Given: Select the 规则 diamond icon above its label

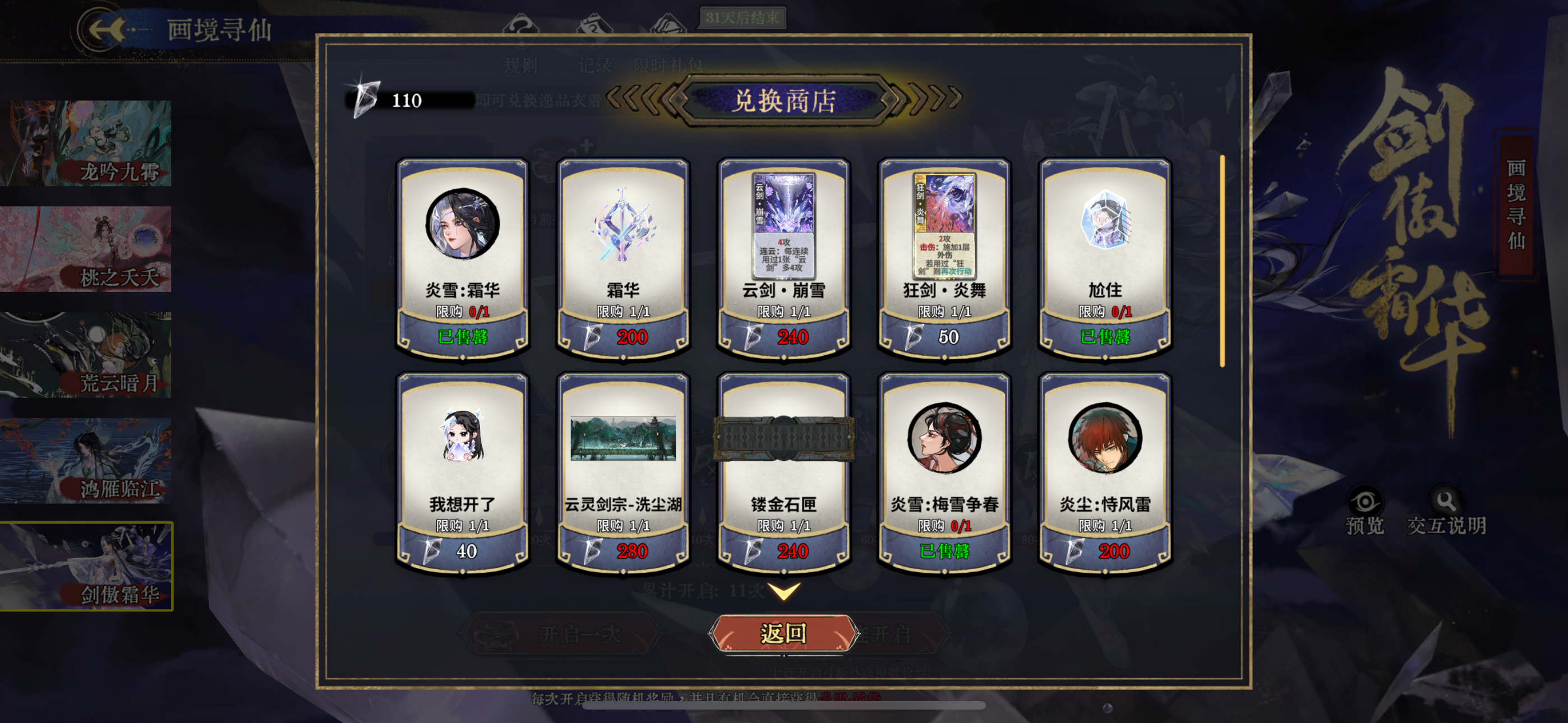Looking at the screenshot, I should point(520,24).
